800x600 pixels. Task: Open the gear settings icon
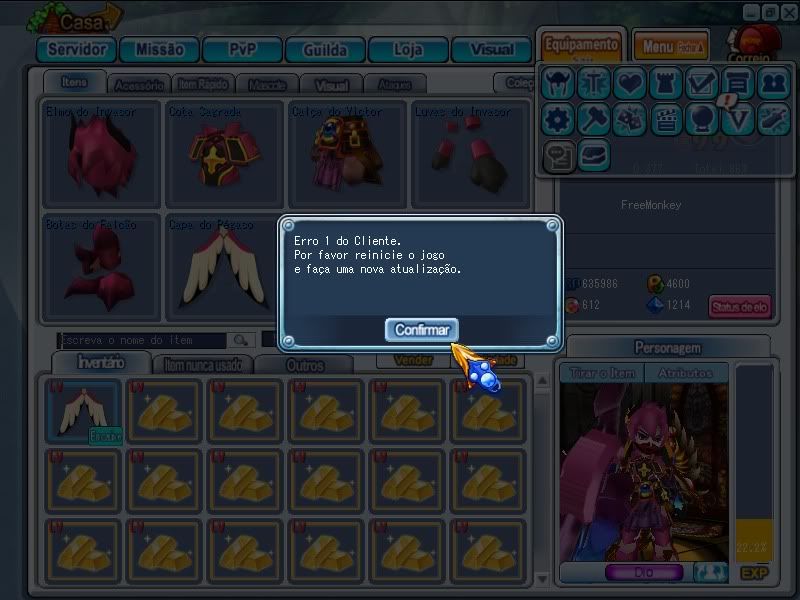557,120
